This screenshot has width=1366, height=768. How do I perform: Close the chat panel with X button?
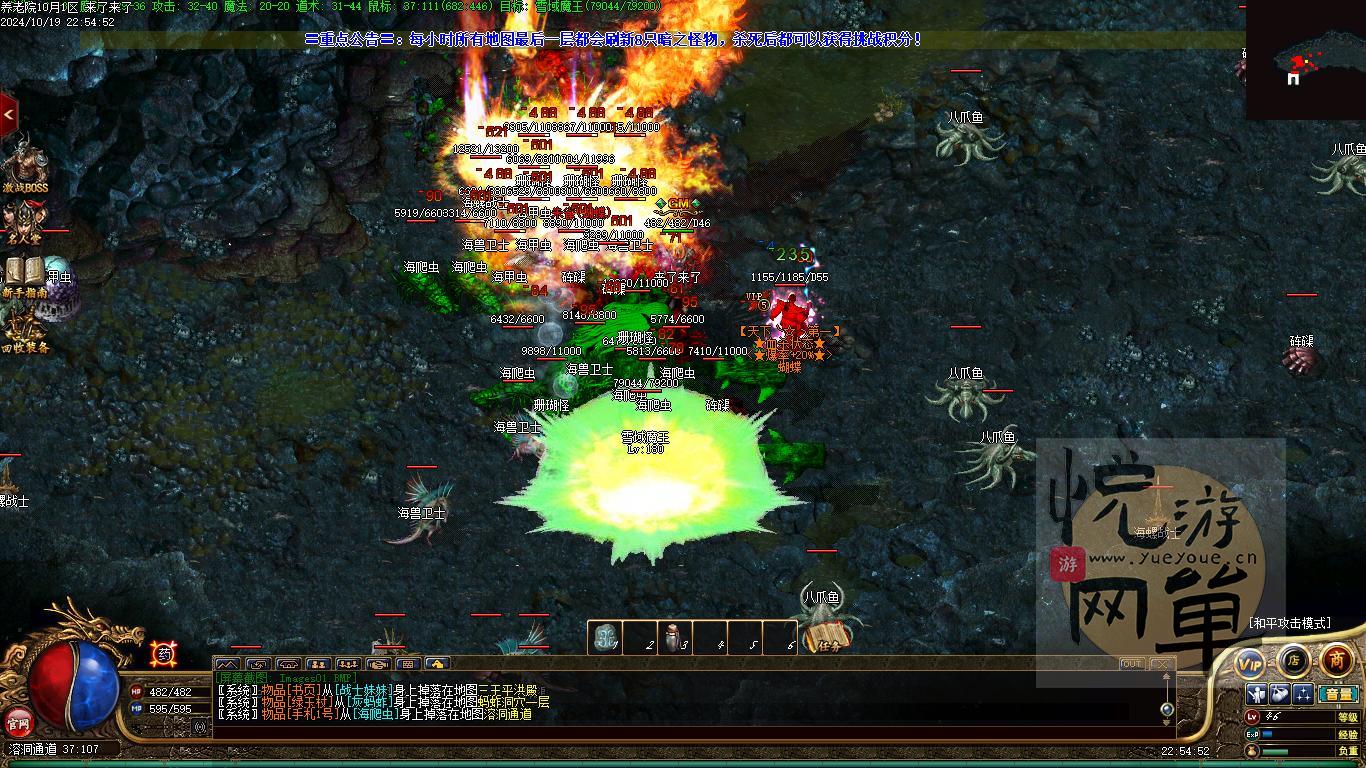(x=1160, y=664)
